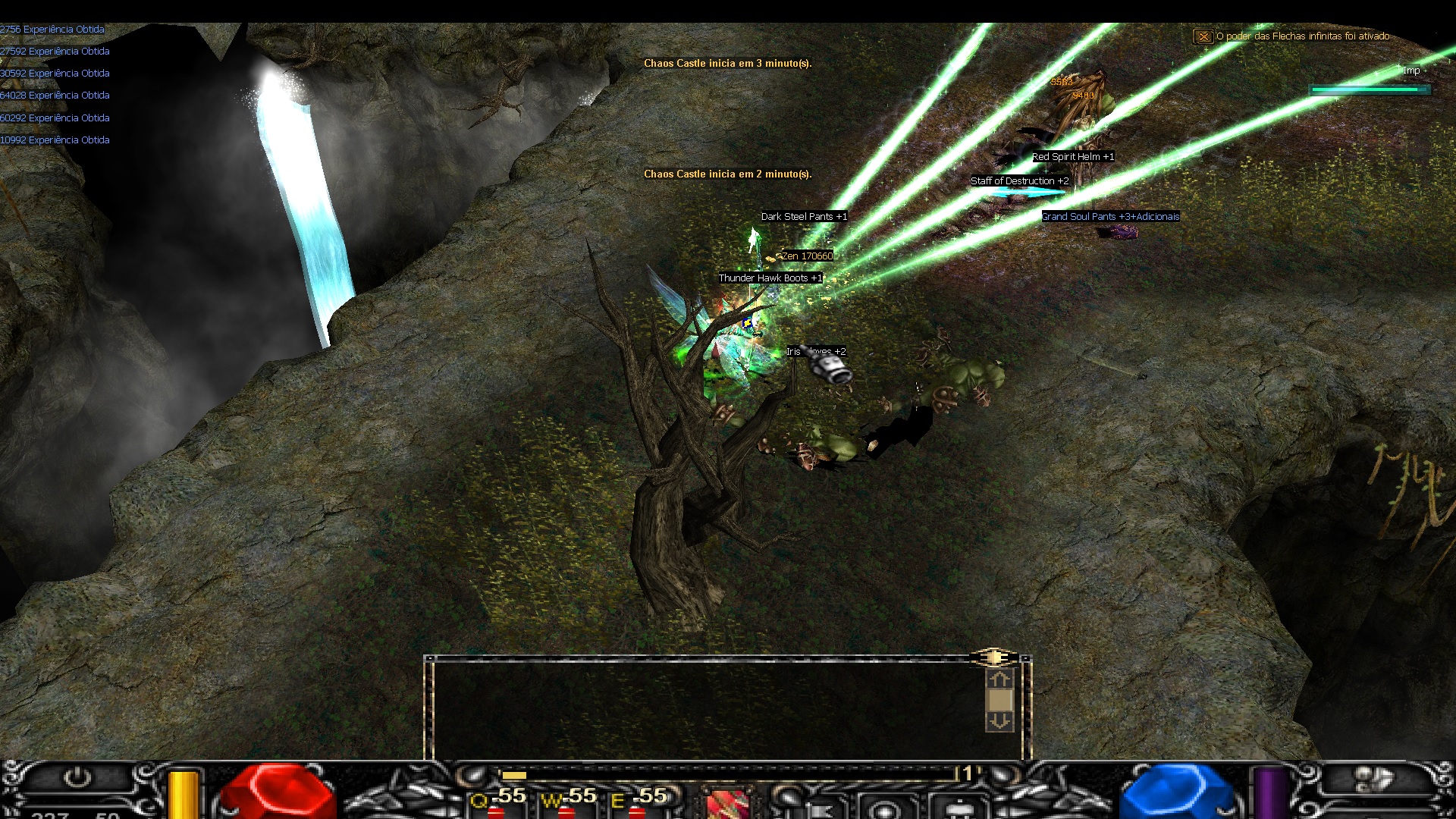
Task: Click the chat scrollbar thumb
Action: 999,700
